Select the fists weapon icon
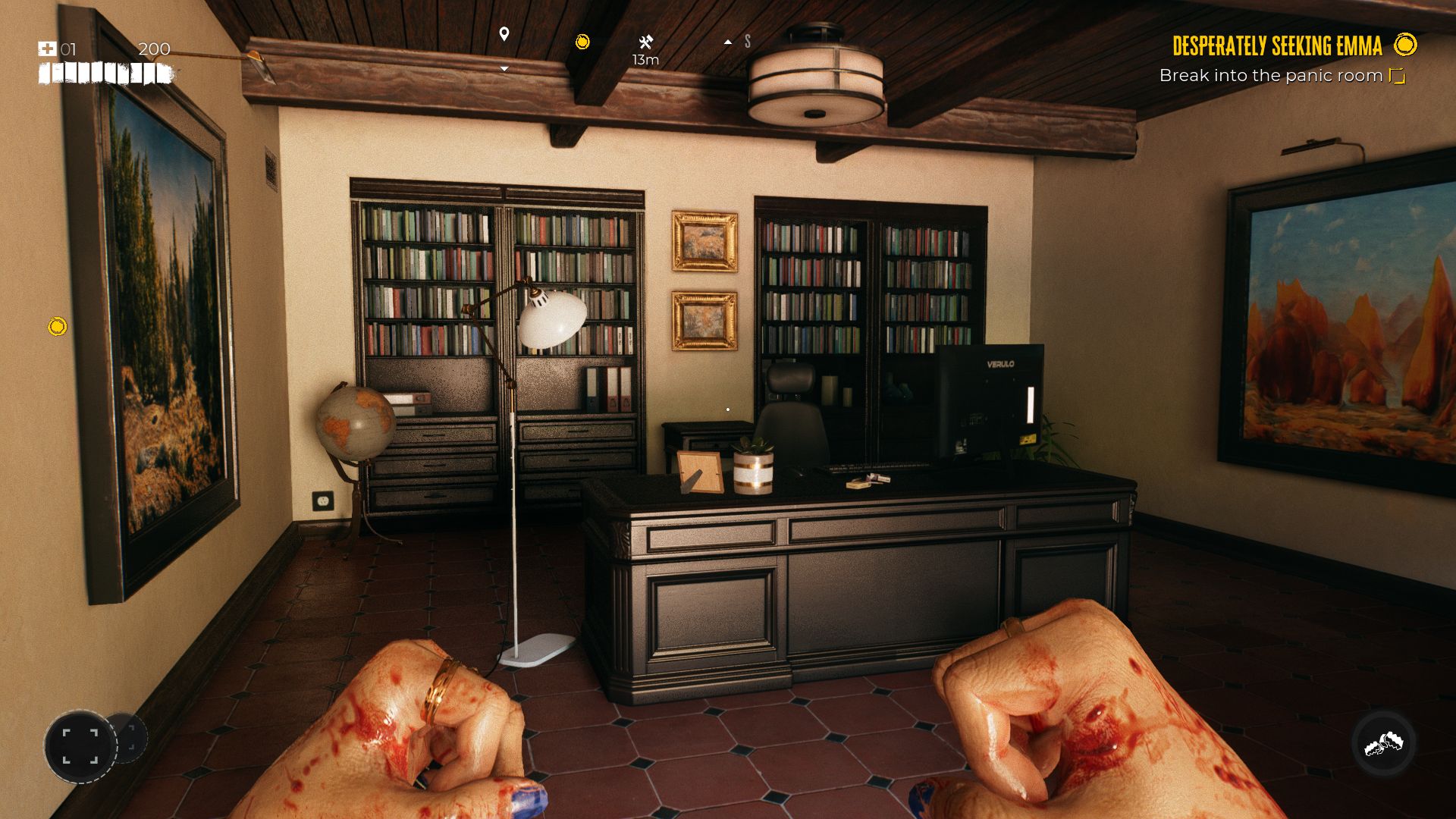Screen dimensions: 1456x819 point(1383,745)
